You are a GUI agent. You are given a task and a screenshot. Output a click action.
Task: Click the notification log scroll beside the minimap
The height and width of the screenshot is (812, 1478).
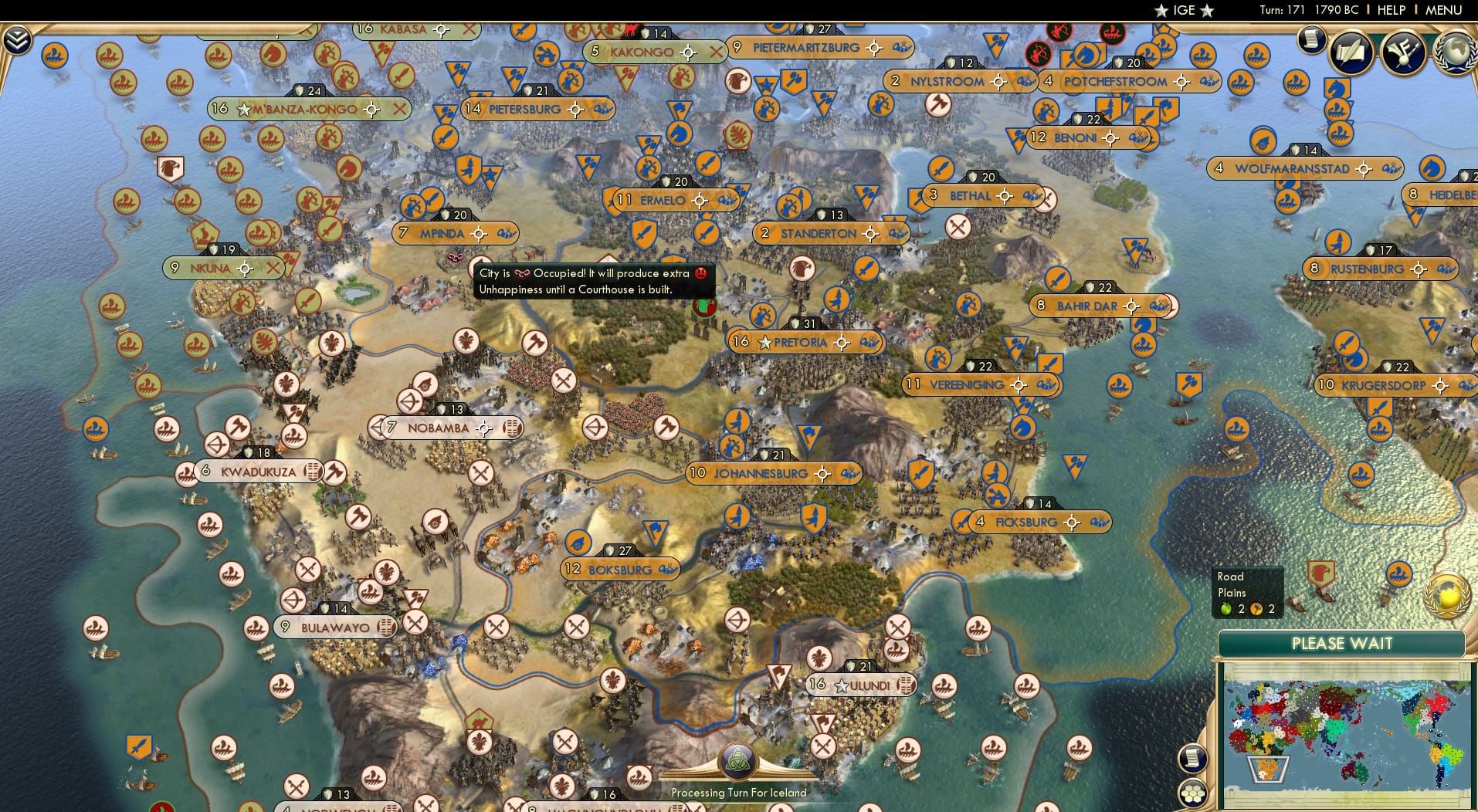point(1192,759)
